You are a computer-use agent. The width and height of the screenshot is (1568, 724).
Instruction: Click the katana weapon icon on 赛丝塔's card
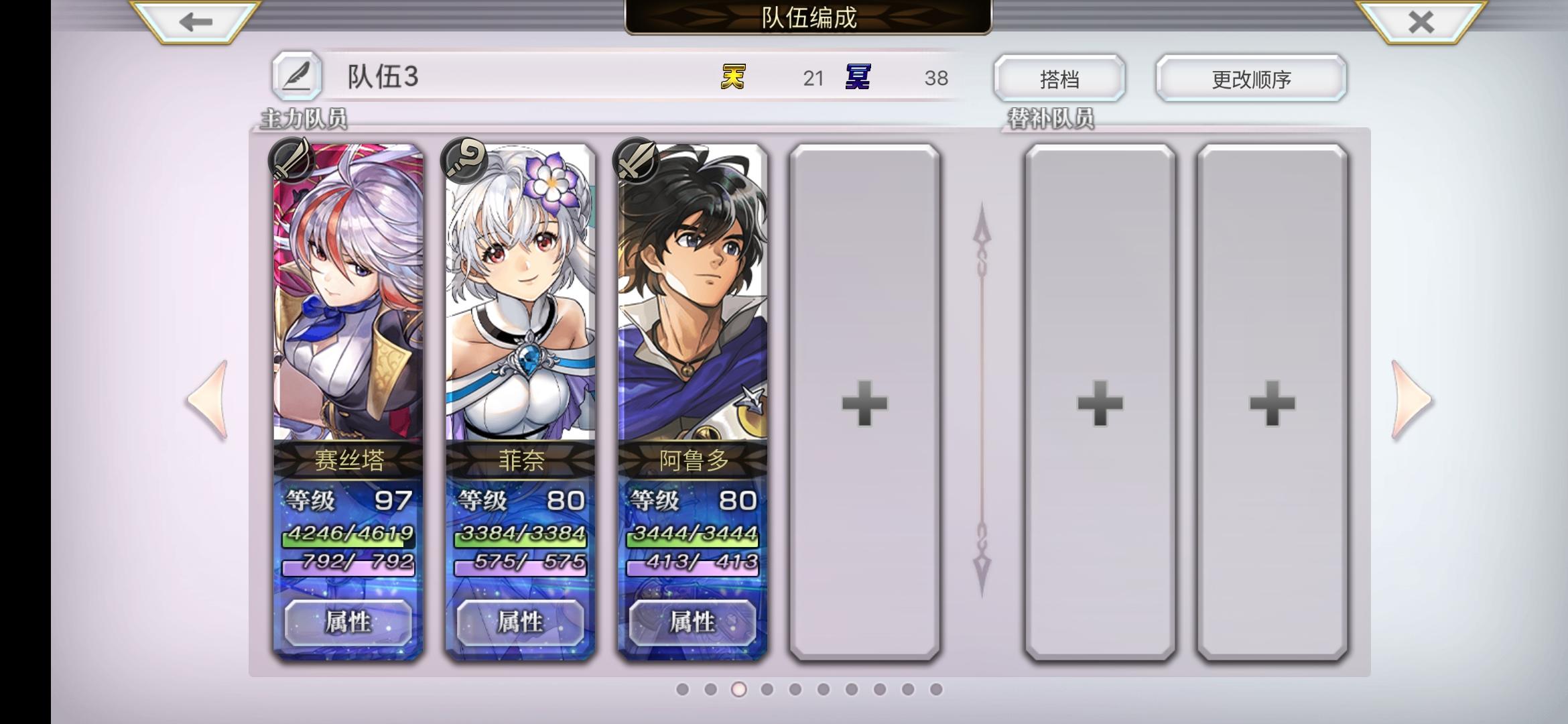click(x=293, y=159)
